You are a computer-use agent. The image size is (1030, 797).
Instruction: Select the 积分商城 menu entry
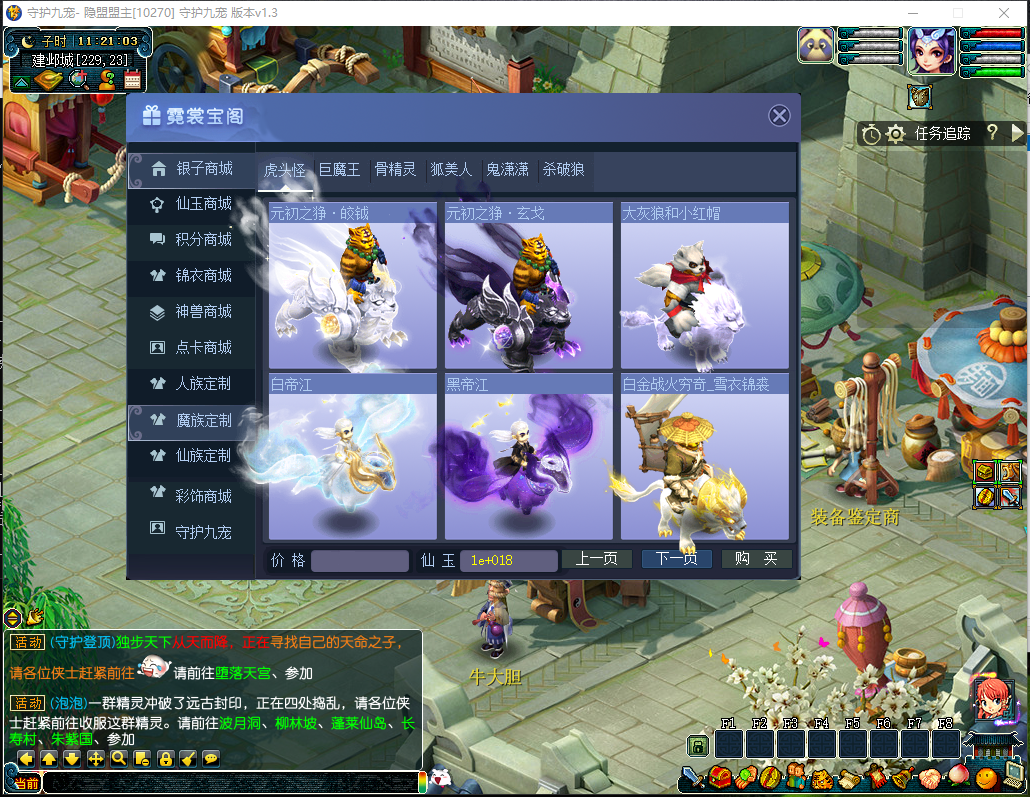click(x=191, y=240)
